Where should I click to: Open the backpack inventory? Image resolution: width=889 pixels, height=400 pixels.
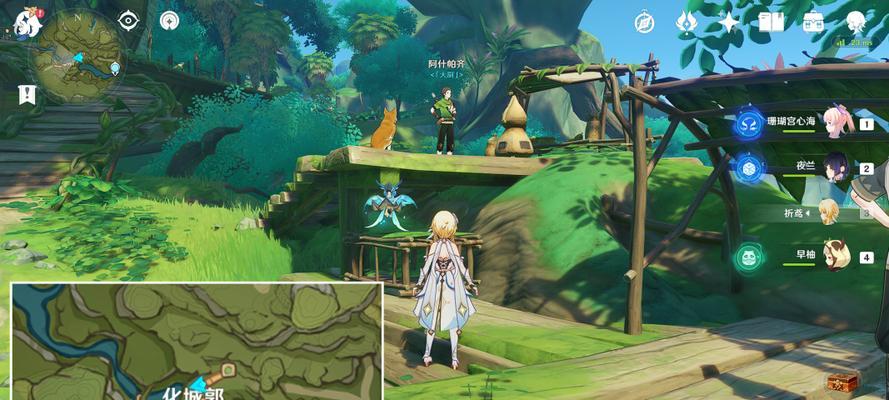point(811,22)
